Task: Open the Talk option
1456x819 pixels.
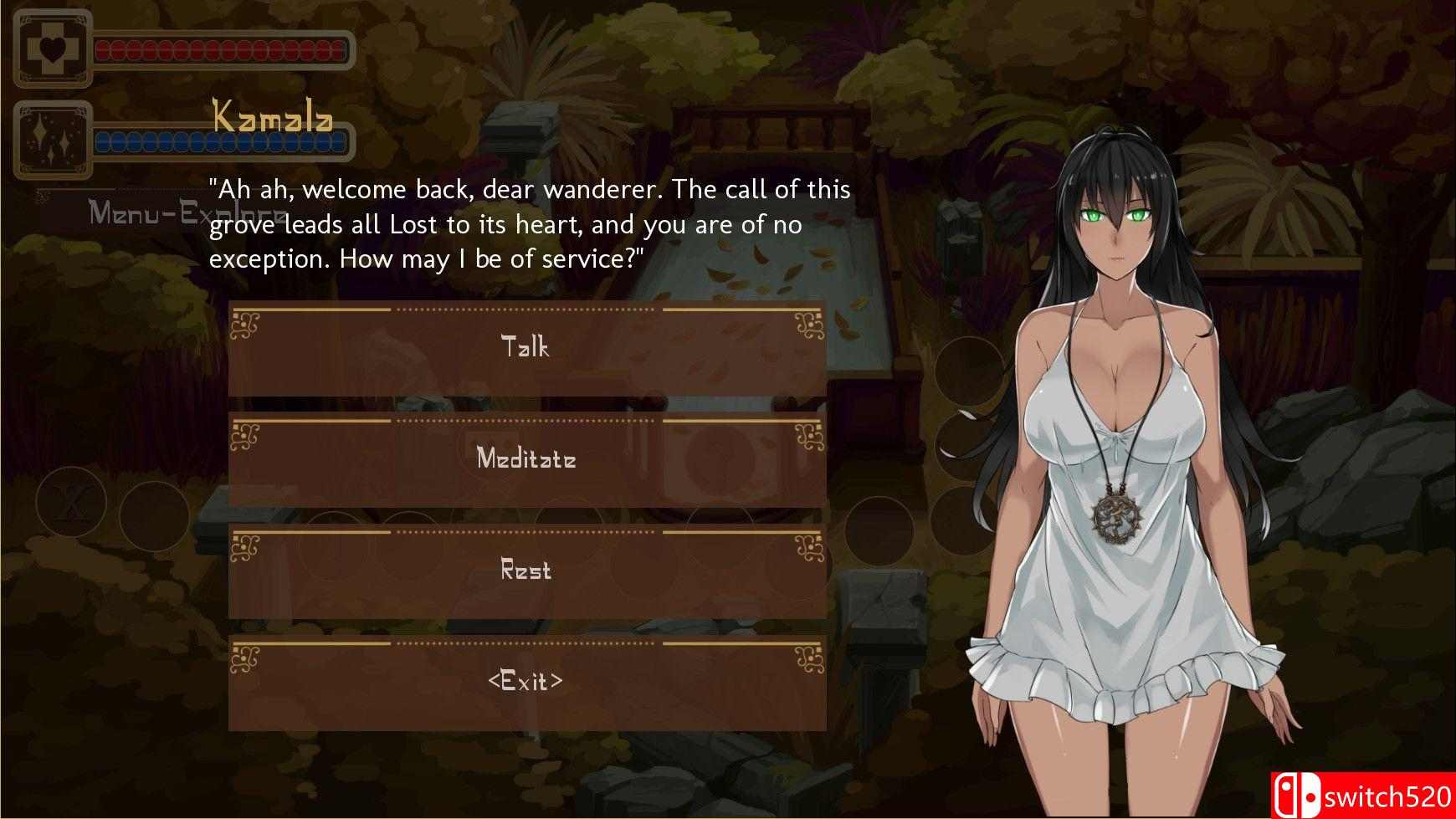Action: pyautogui.click(x=525, y=347)
